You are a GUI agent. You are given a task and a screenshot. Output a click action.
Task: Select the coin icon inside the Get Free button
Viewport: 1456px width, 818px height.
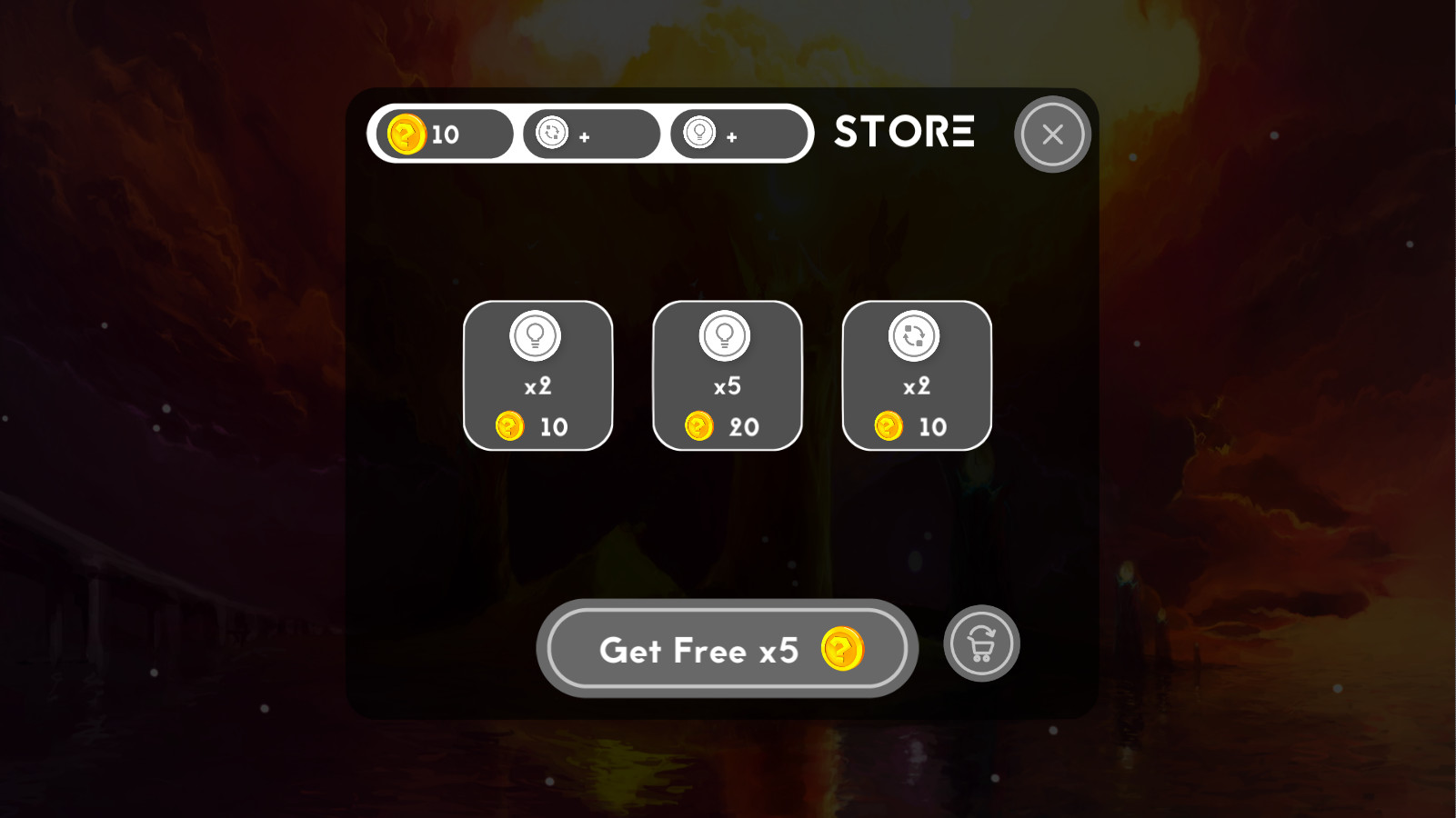point(844,649)
